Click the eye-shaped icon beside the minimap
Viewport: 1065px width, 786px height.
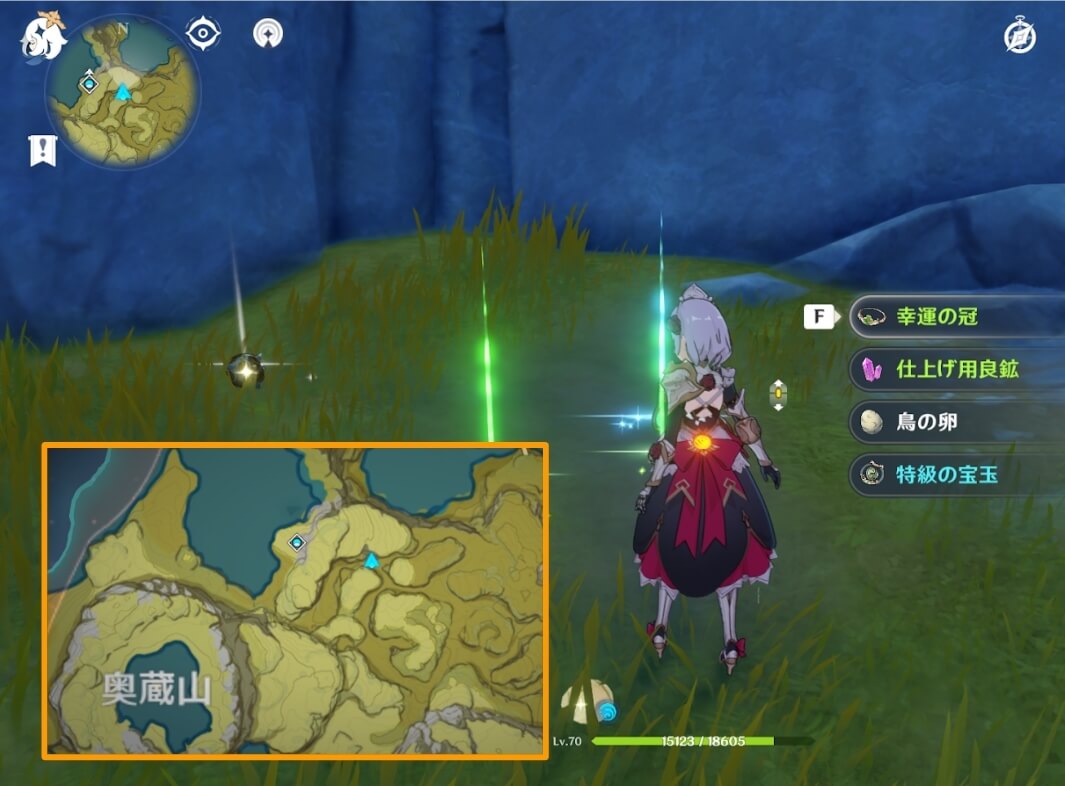pyautogui.click(x=203, y=33)
